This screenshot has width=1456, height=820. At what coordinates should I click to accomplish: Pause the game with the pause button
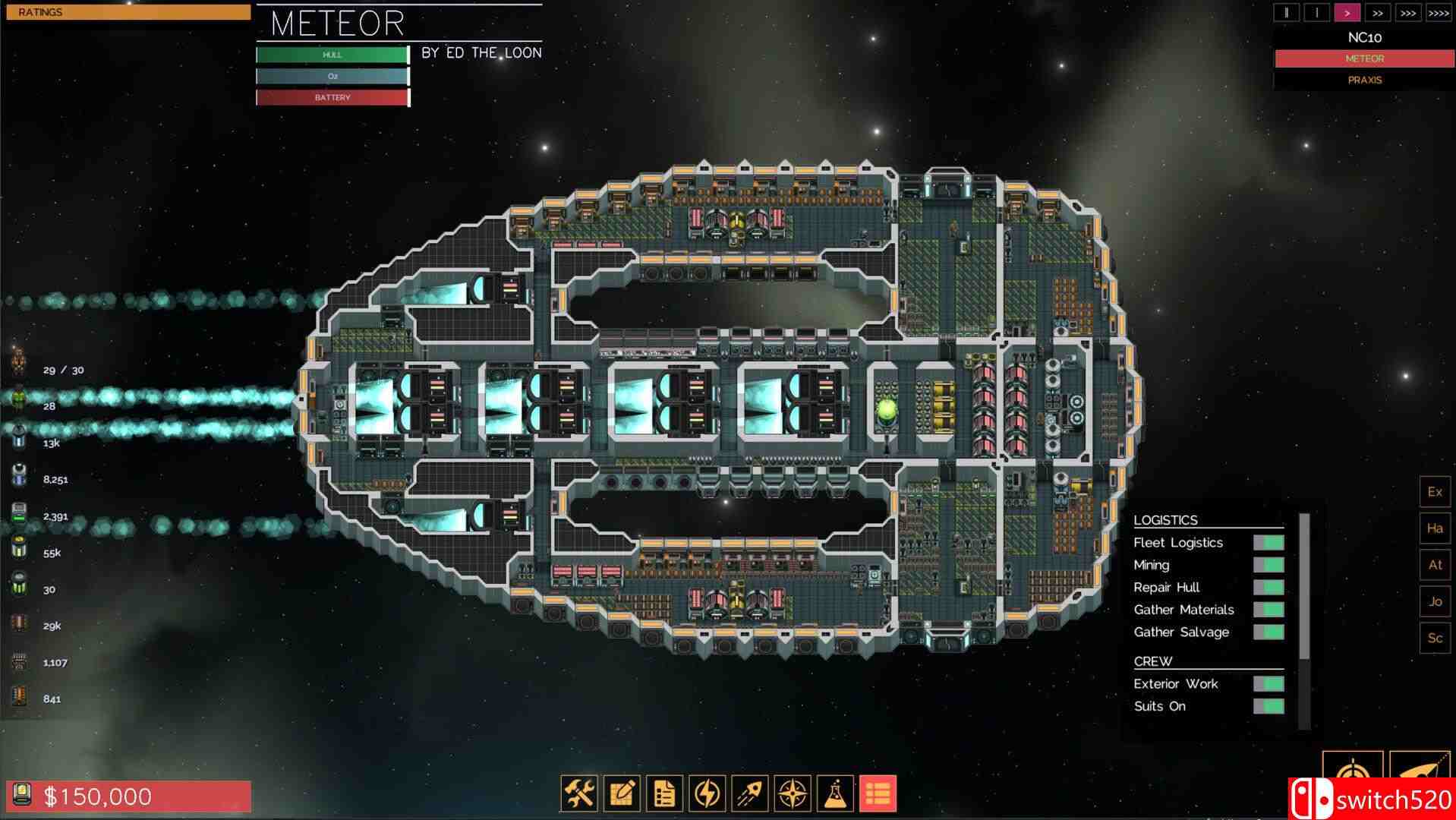click(x=1286, y=13)
